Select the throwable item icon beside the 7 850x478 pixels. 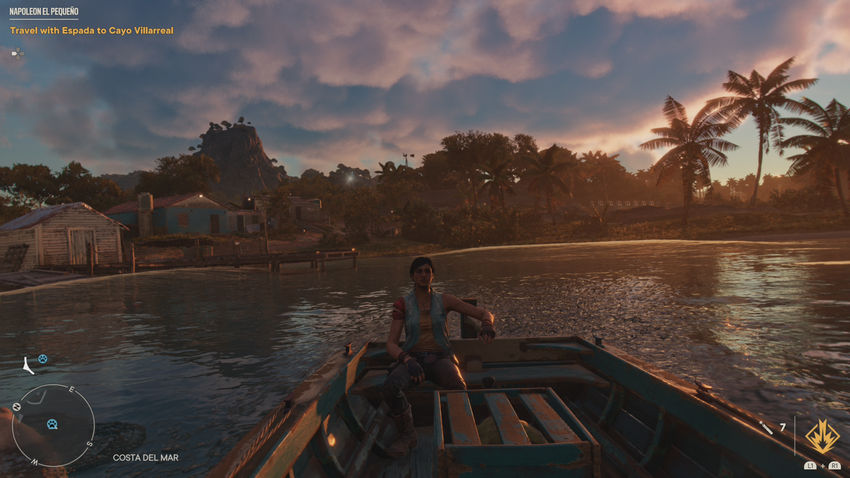(x=766, y=428)
